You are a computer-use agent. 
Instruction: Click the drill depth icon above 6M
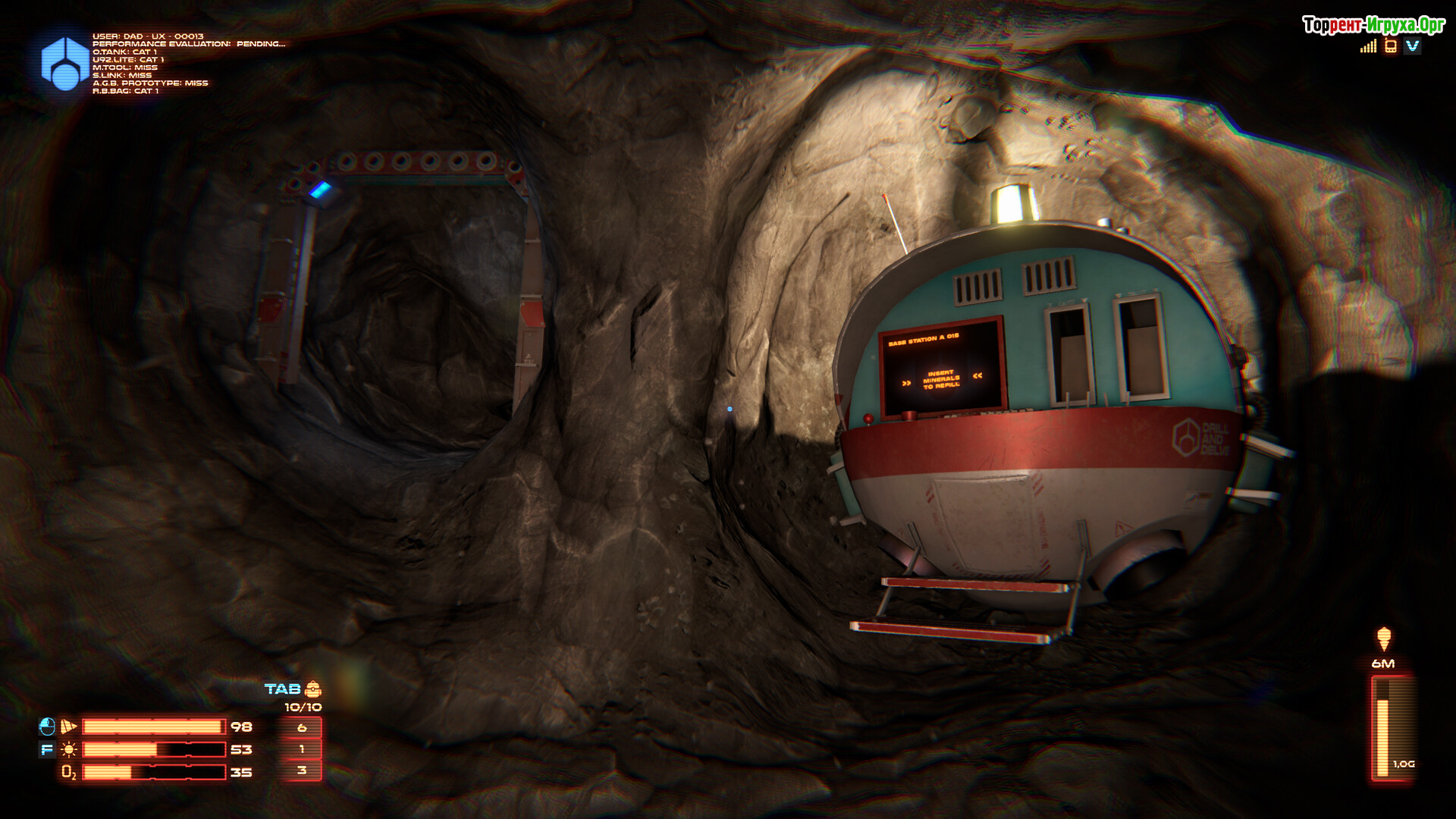click(x=1384, y=639)
